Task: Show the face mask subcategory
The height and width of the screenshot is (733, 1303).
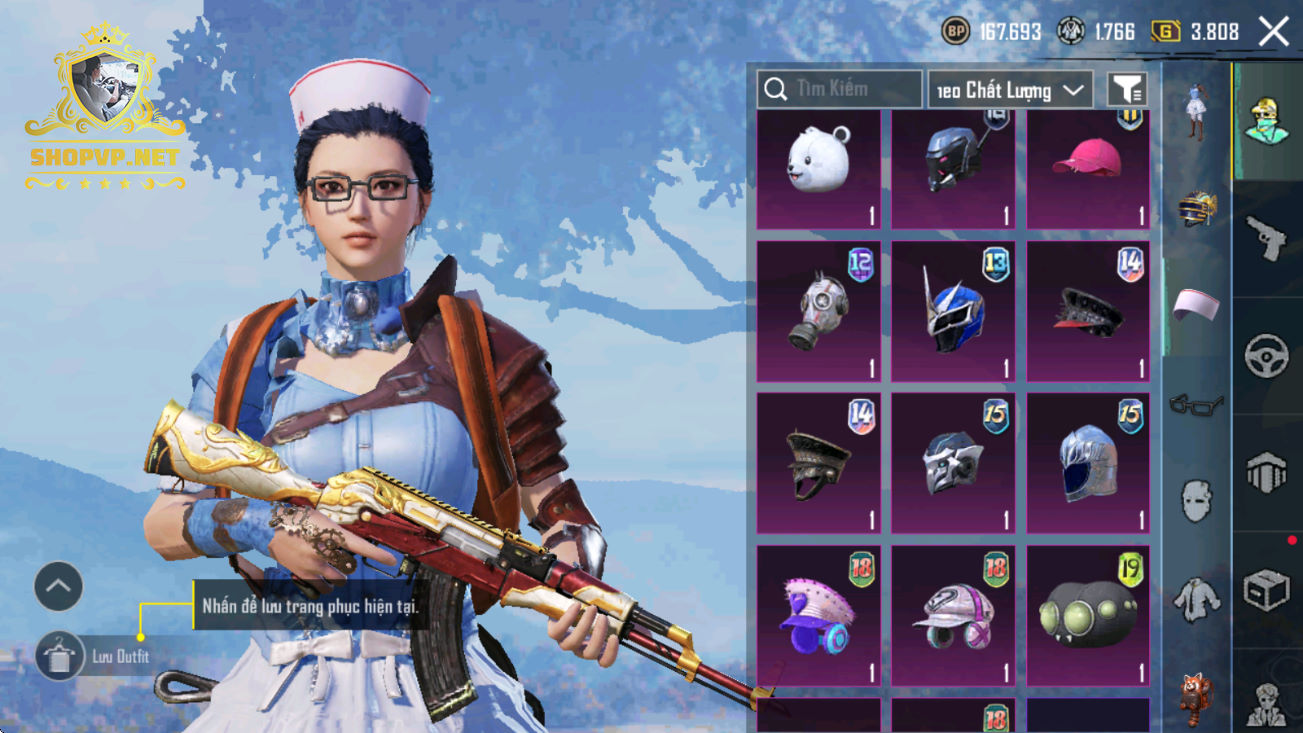Action: tap(1196, 500)
